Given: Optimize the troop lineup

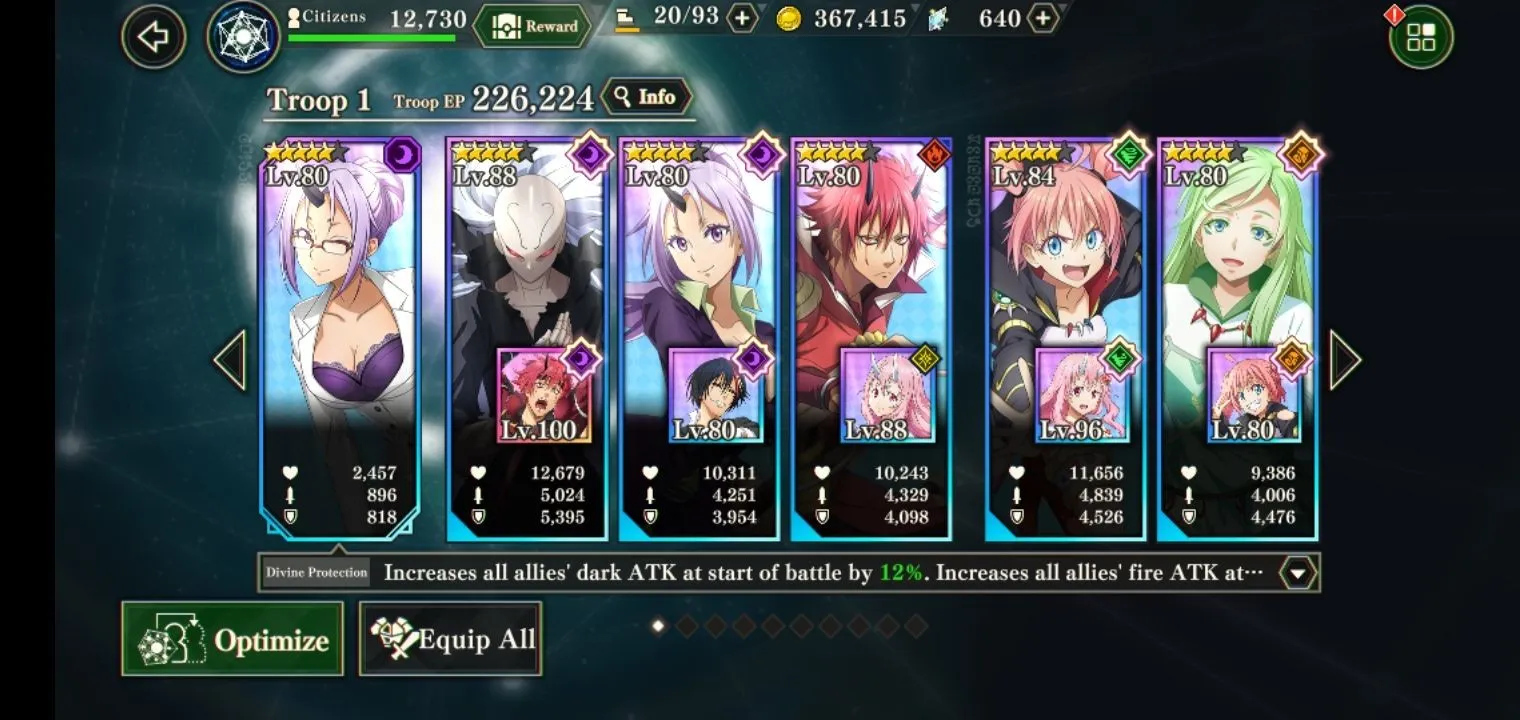Looking at the screenshot, I should click(232, 639).
